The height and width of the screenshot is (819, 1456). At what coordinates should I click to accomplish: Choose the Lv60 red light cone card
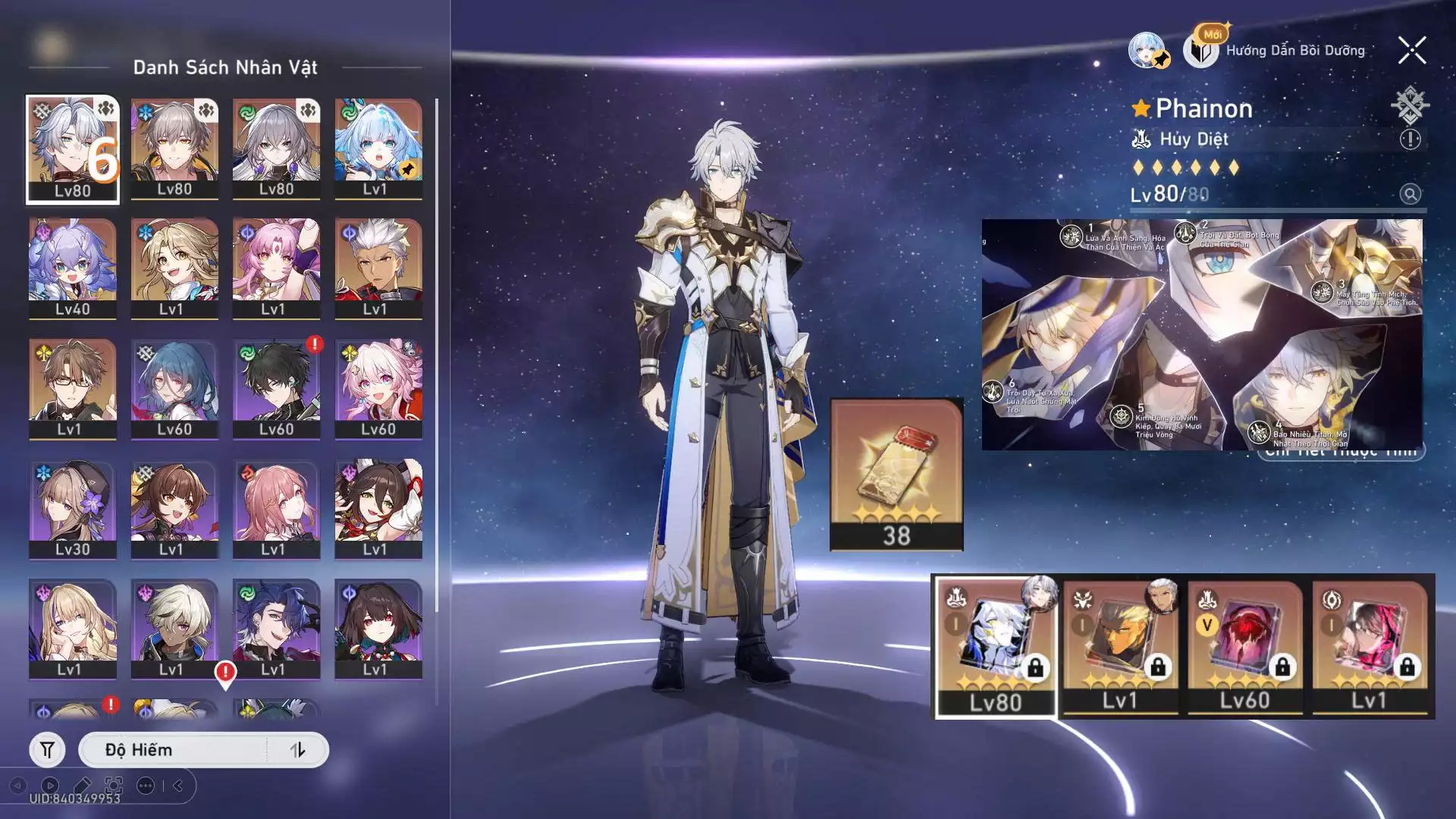pos(1244,646)
